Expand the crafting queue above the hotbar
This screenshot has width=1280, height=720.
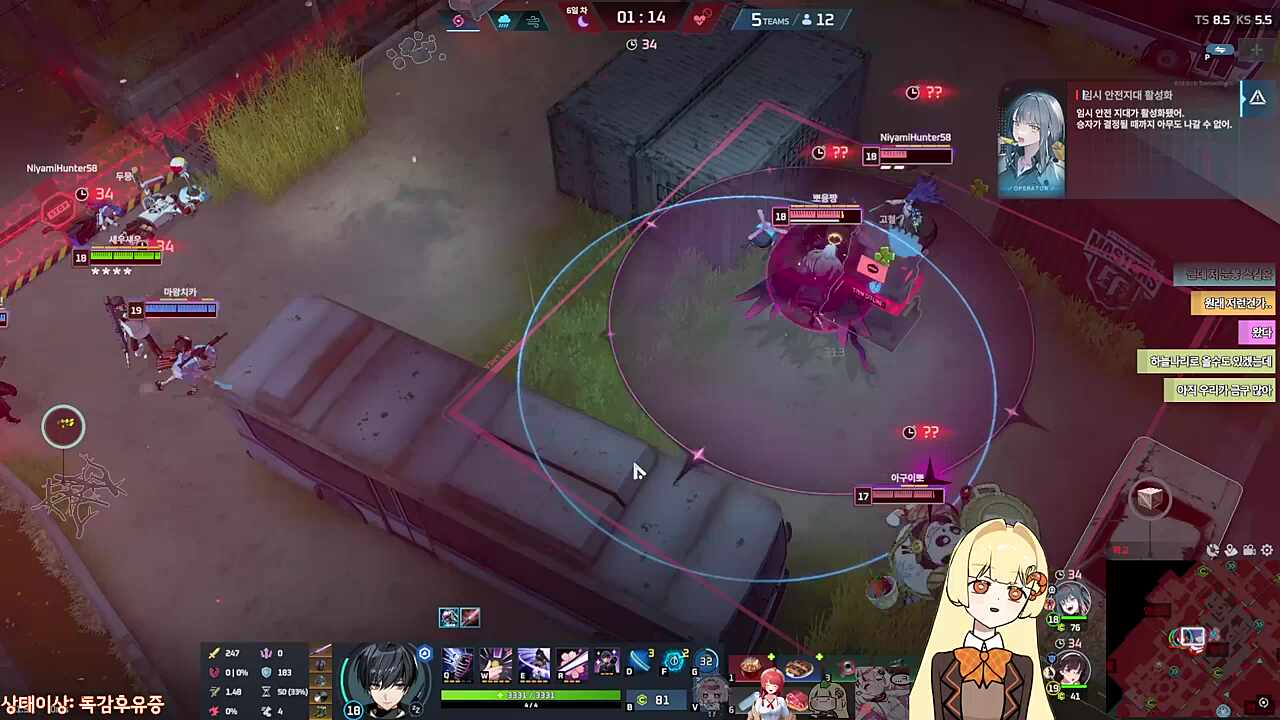click(459, 617)
